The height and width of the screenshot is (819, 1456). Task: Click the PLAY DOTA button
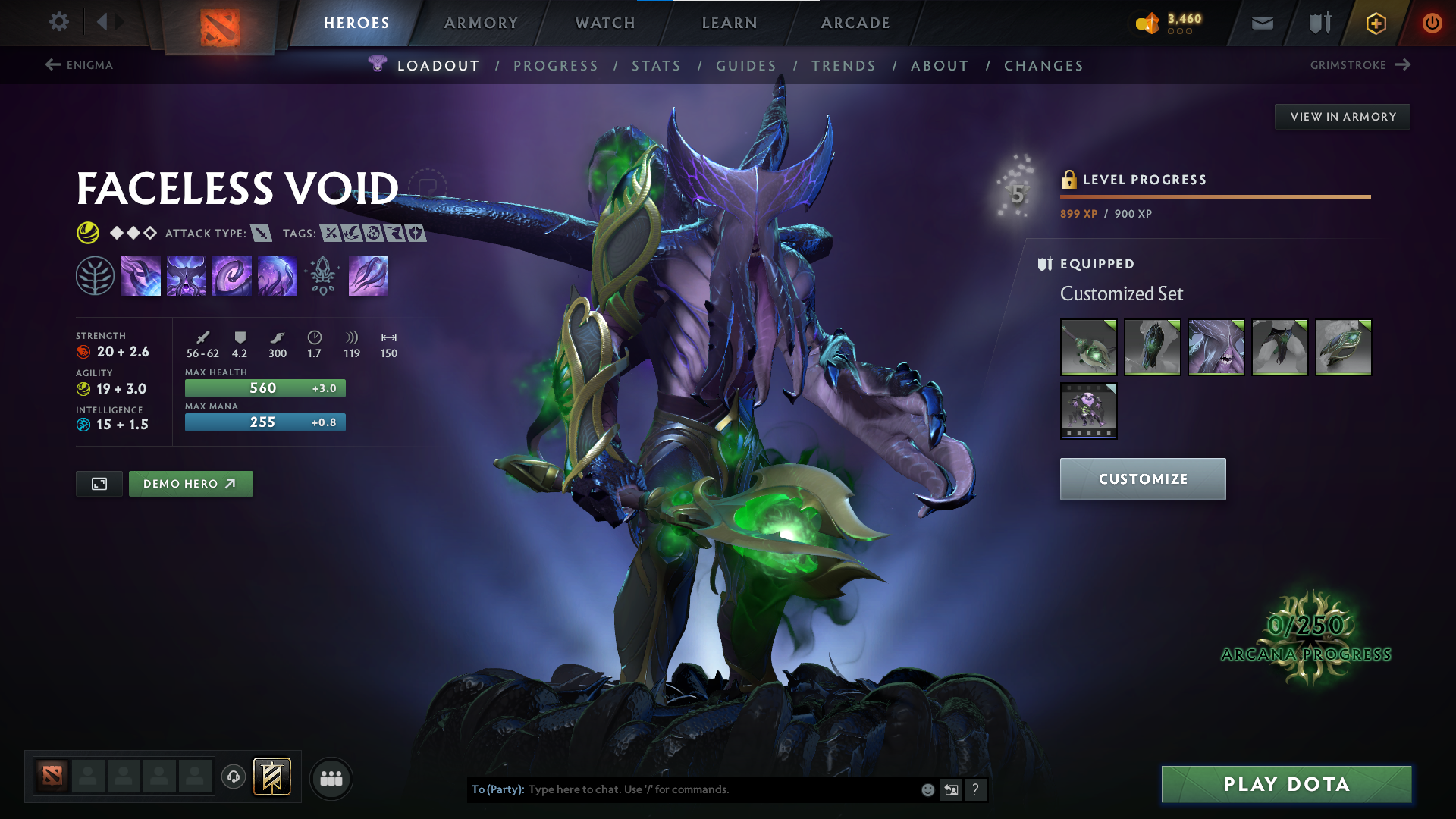(1285, 784)
